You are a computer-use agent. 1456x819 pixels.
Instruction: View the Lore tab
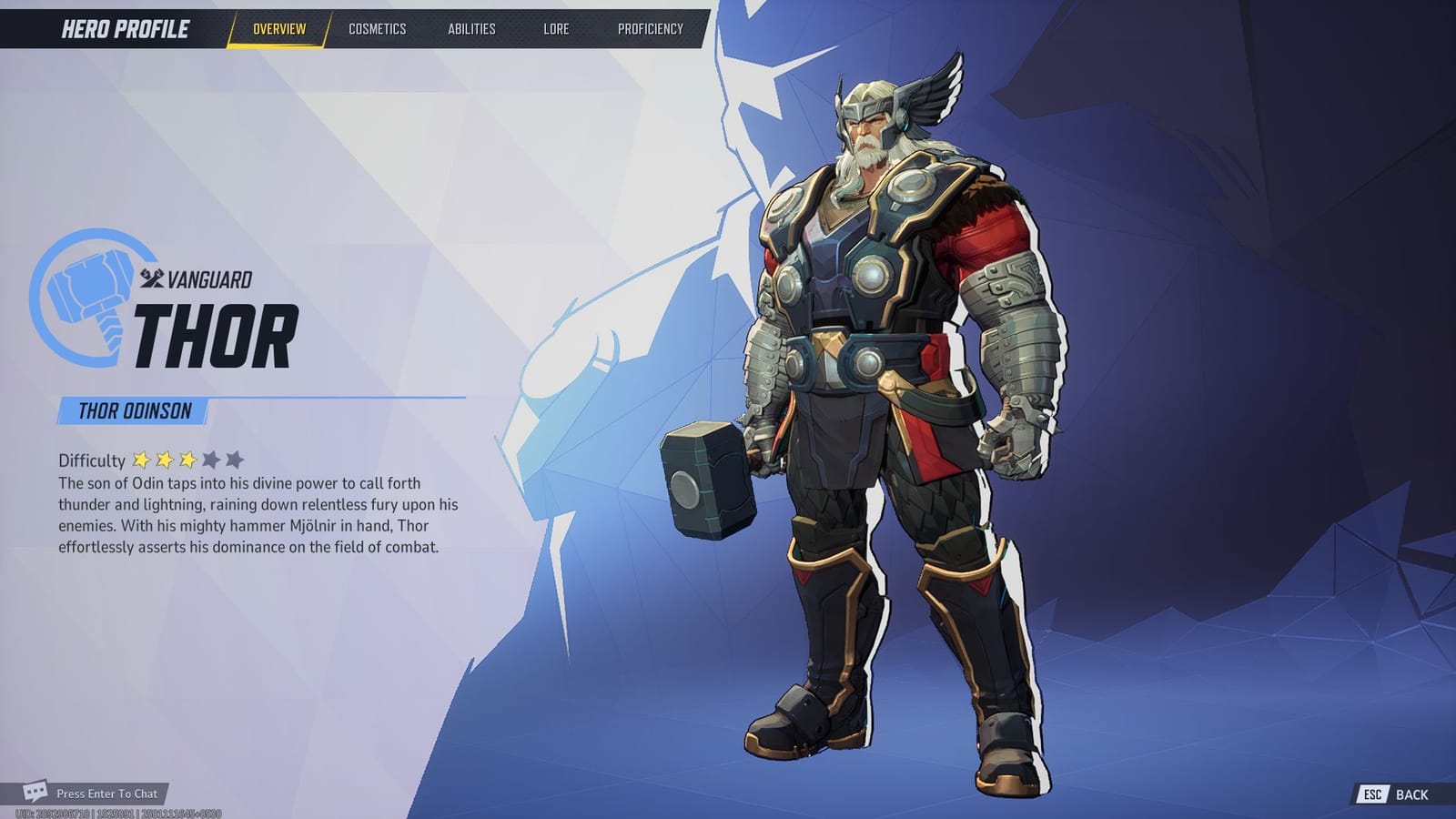(x=556, y=28)
